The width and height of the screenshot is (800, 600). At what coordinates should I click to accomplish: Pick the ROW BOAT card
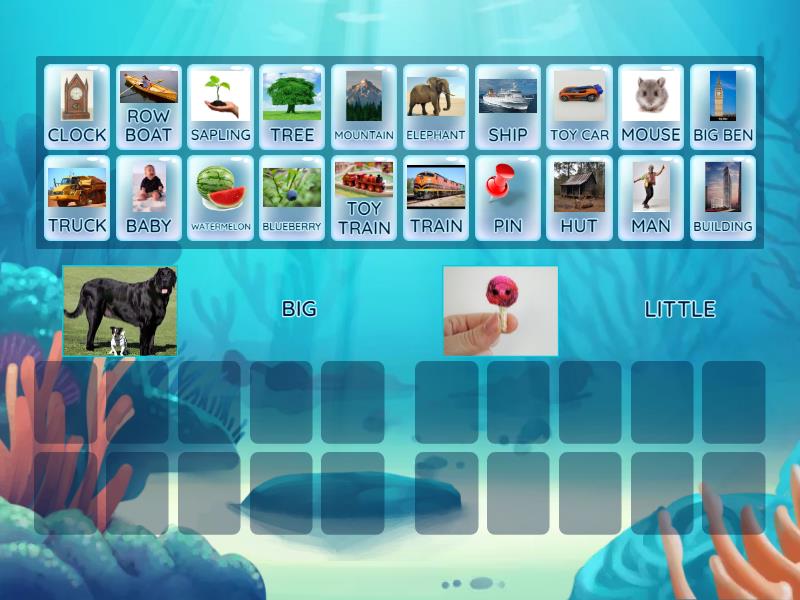pos(149,107)
